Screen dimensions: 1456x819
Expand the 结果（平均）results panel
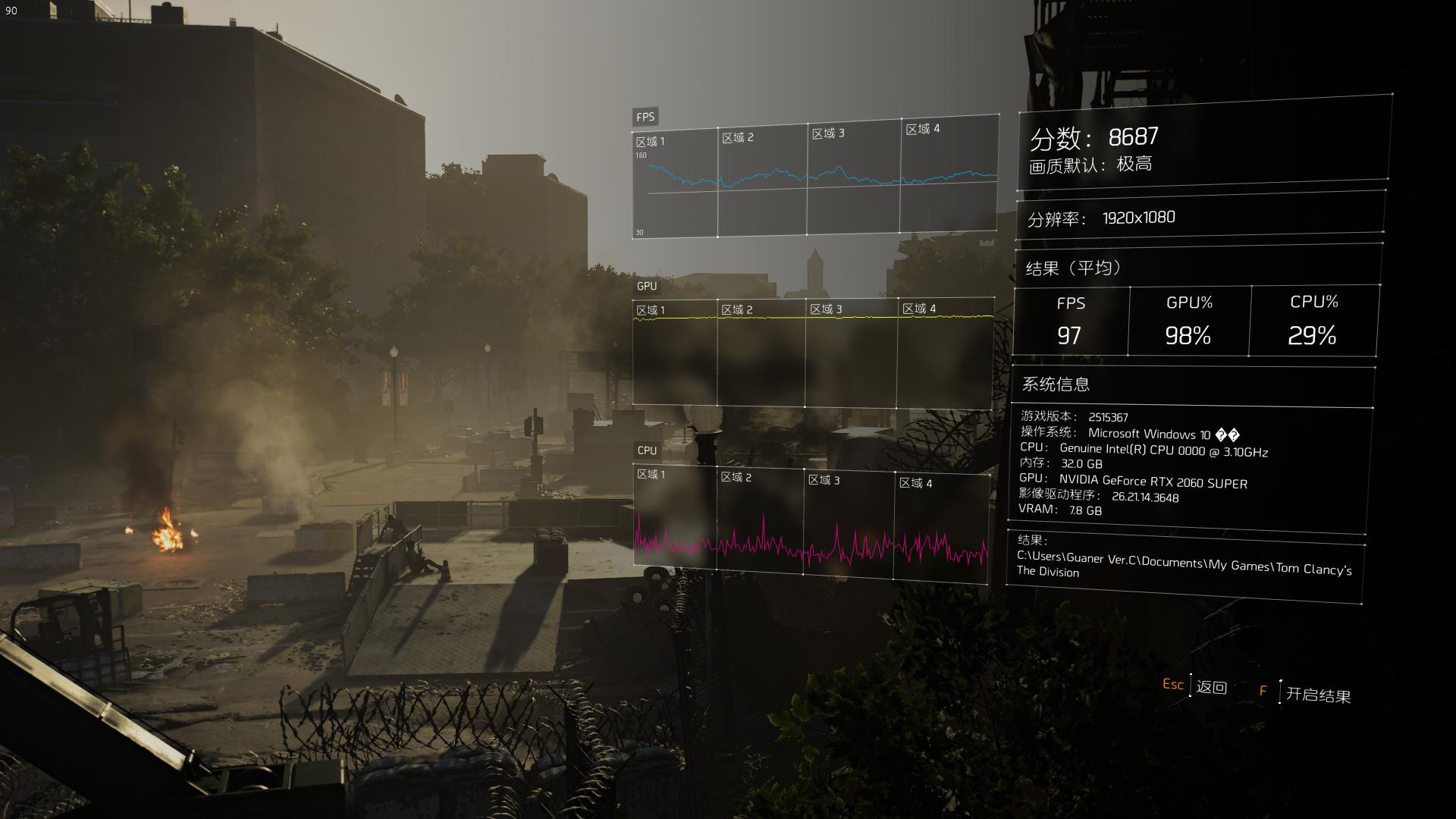tap(1071, 268)
